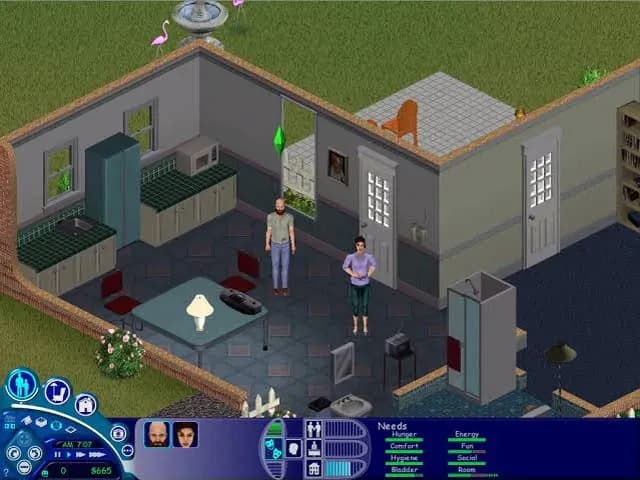Show the job panel icon
Viewport: 640px width, 480px height.
pos(314,448)
